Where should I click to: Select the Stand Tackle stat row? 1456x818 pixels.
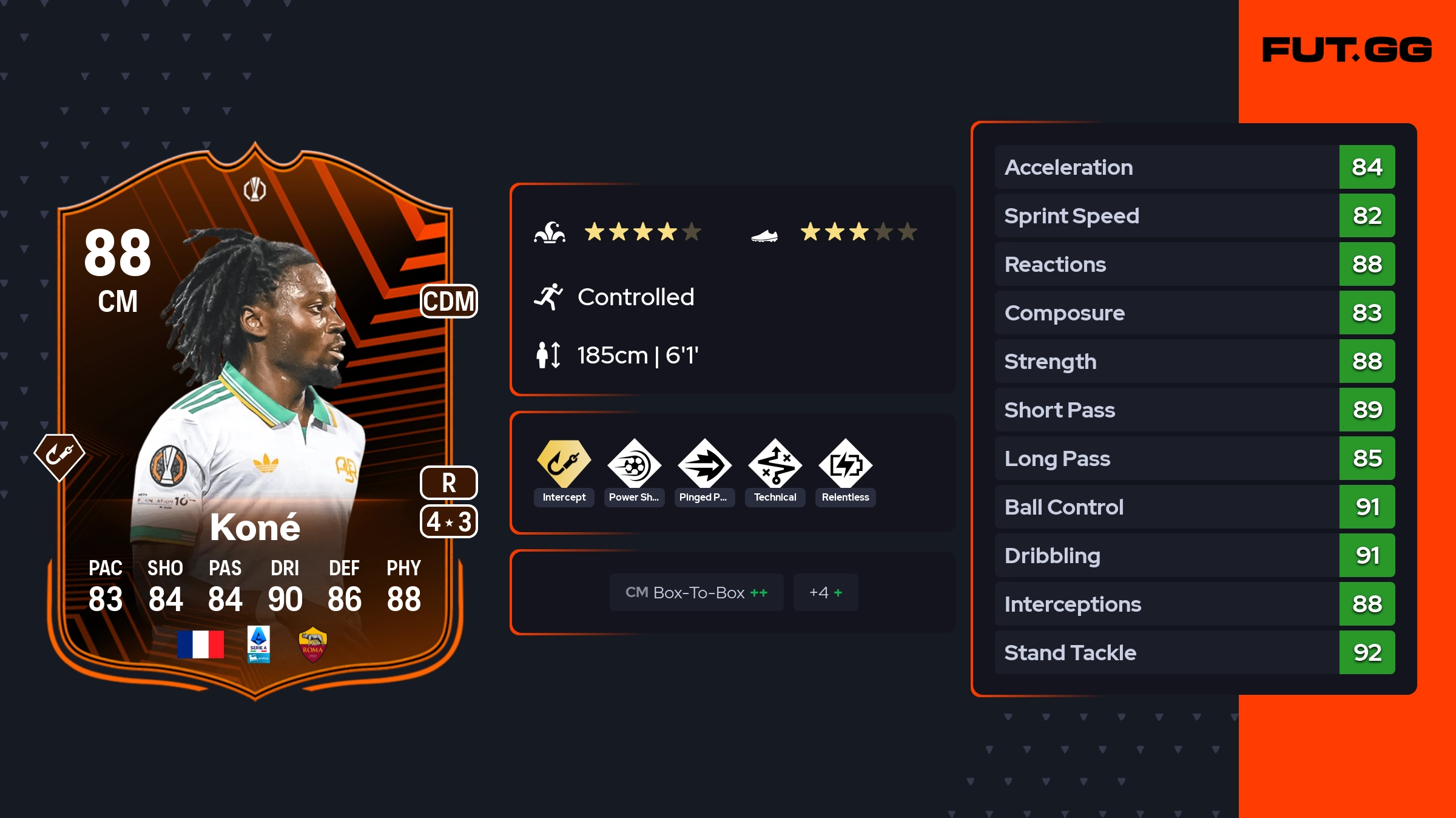click(1194, 652)
